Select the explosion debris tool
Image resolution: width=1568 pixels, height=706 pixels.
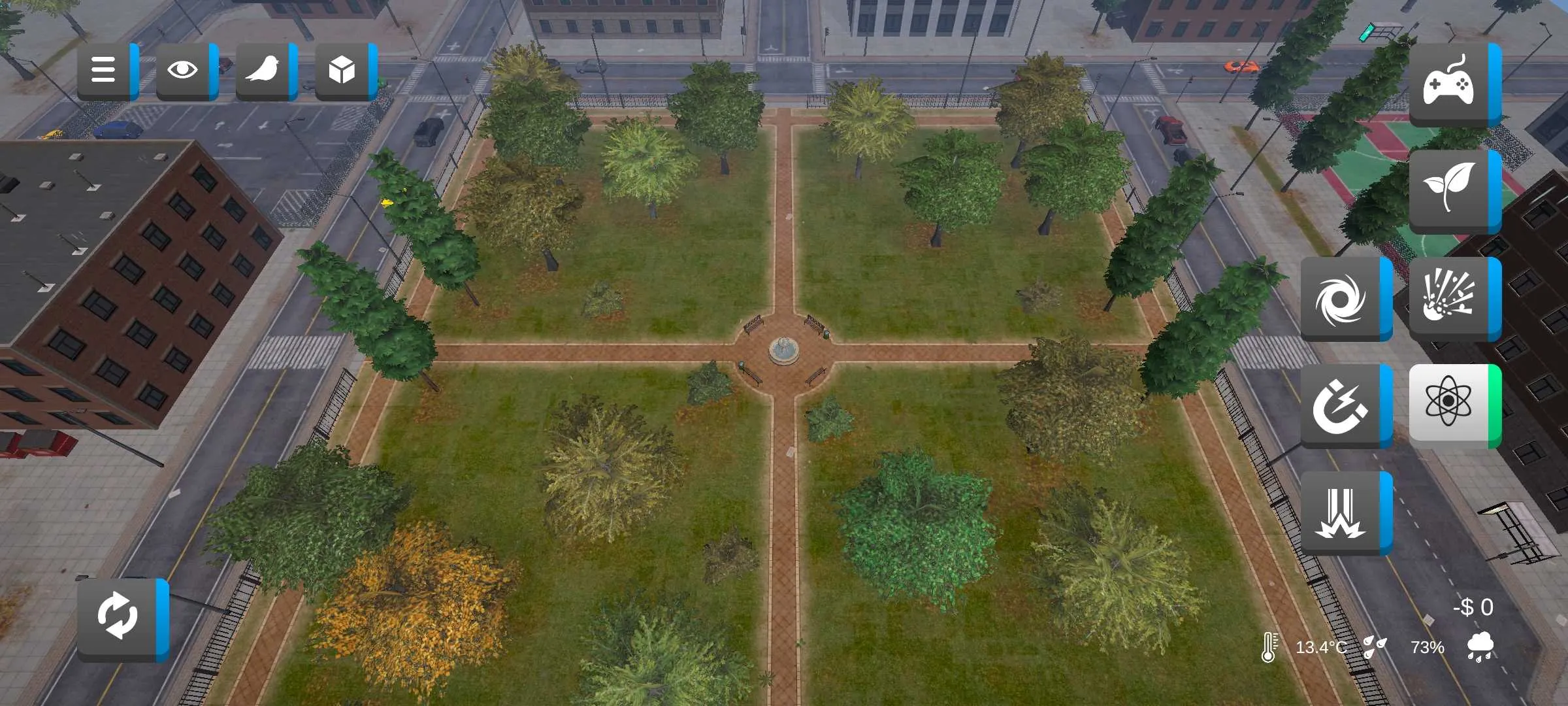pyautogui.click(x=1450, y=299)
